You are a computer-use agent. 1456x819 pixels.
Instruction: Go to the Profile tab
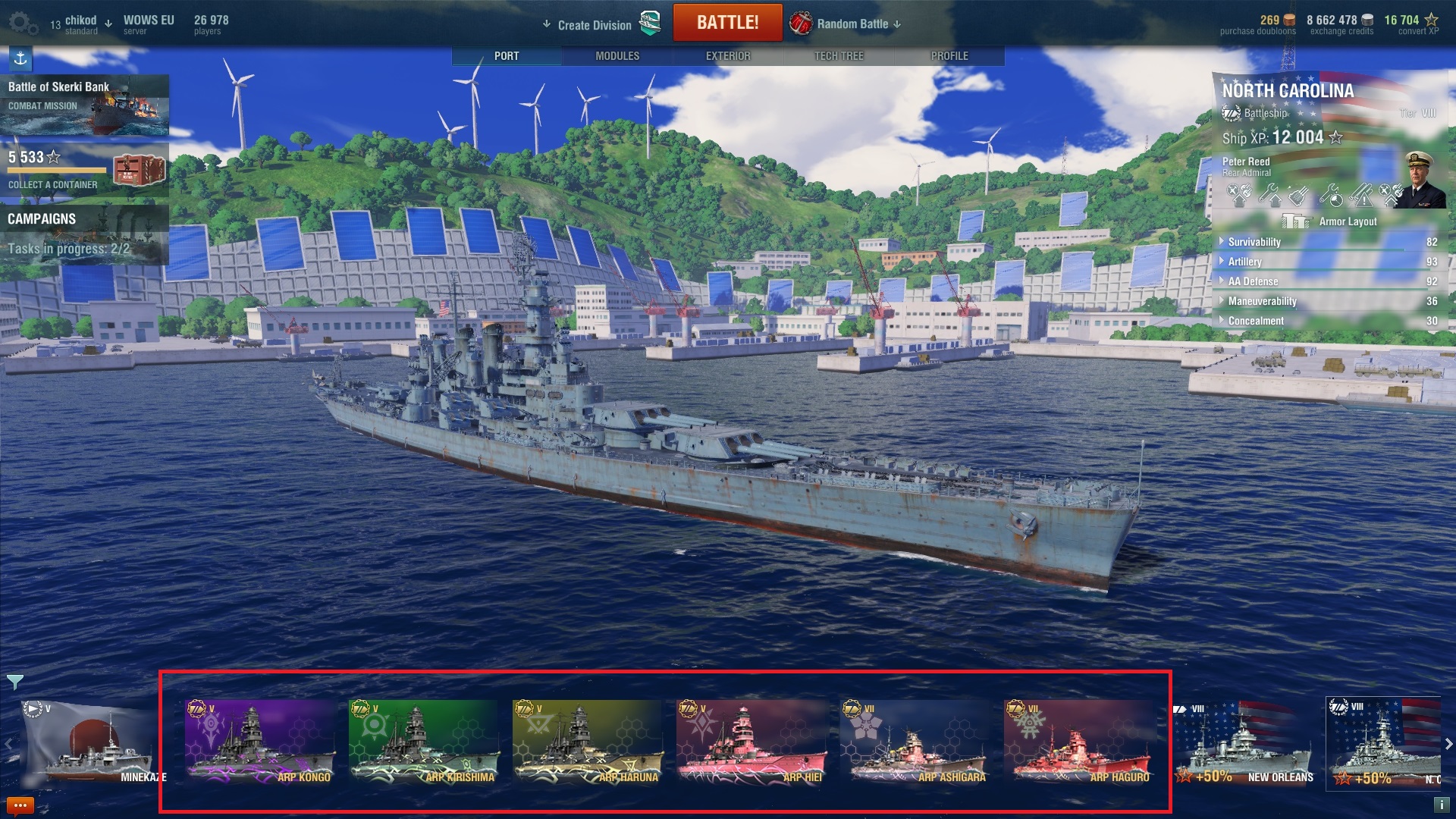coord(949,56)
